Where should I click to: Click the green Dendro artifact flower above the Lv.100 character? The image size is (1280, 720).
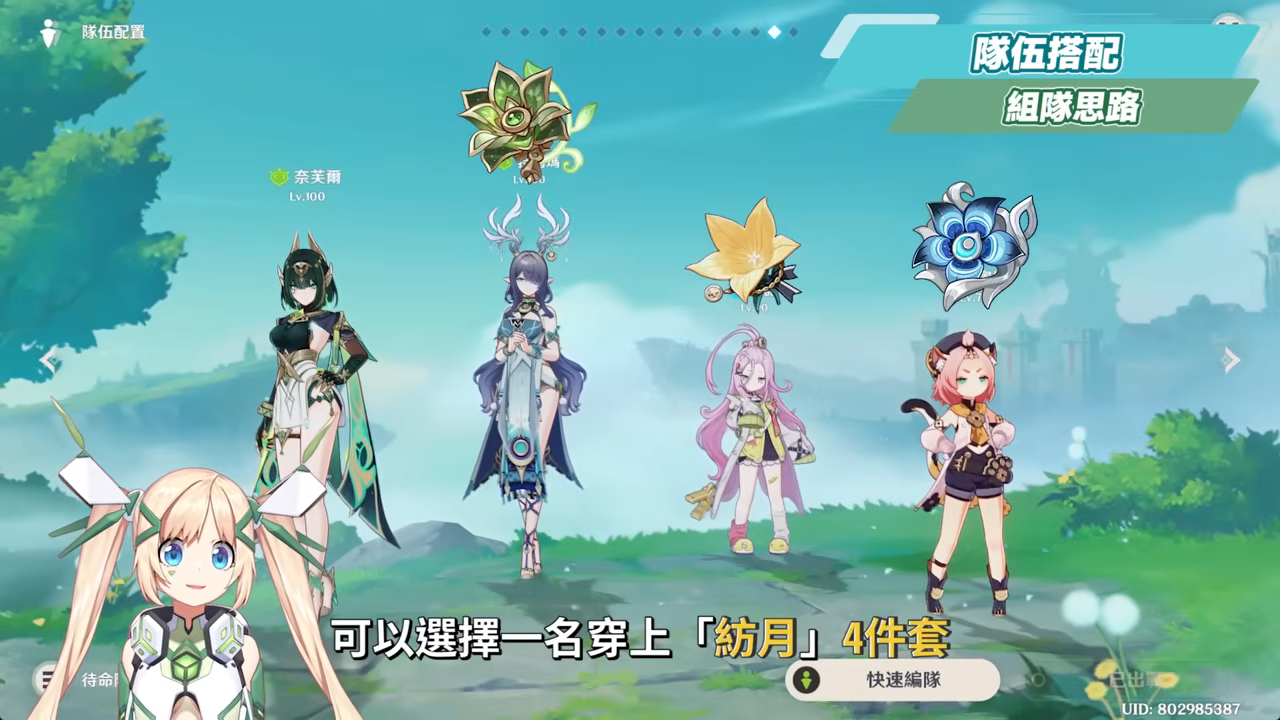point(513,118)
